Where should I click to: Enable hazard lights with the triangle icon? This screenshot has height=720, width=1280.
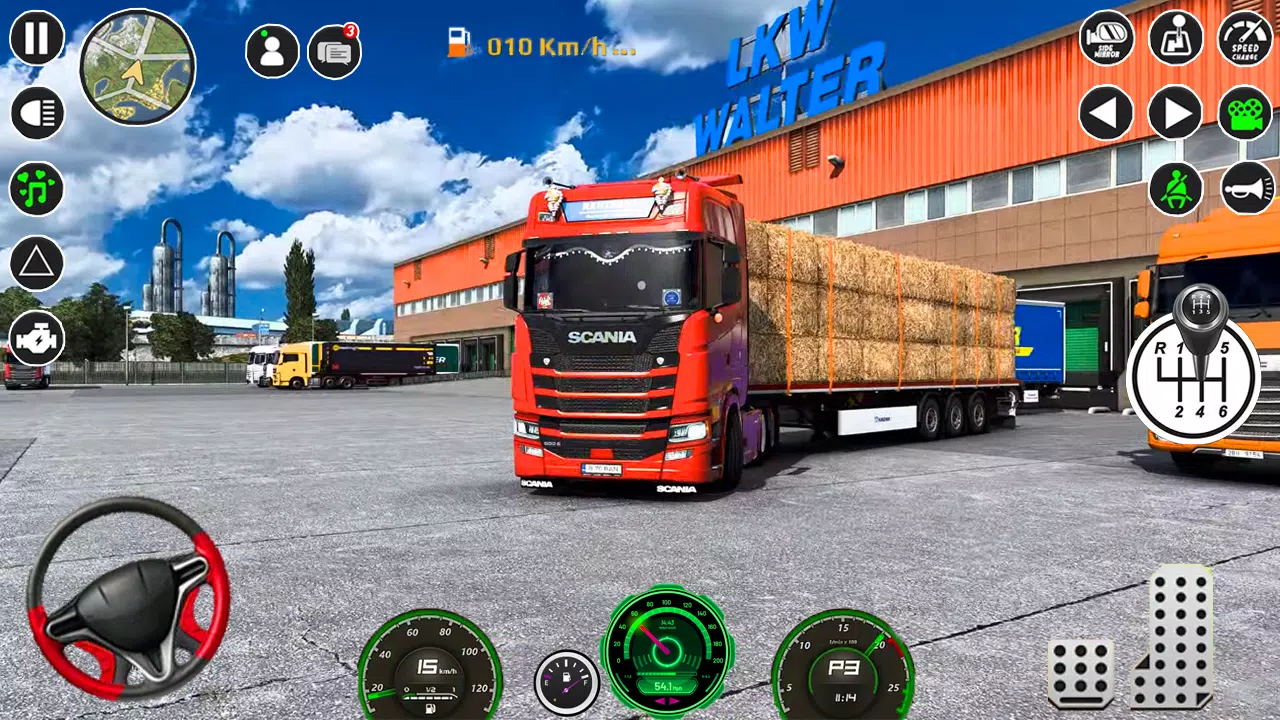click(x=35, y=263)
